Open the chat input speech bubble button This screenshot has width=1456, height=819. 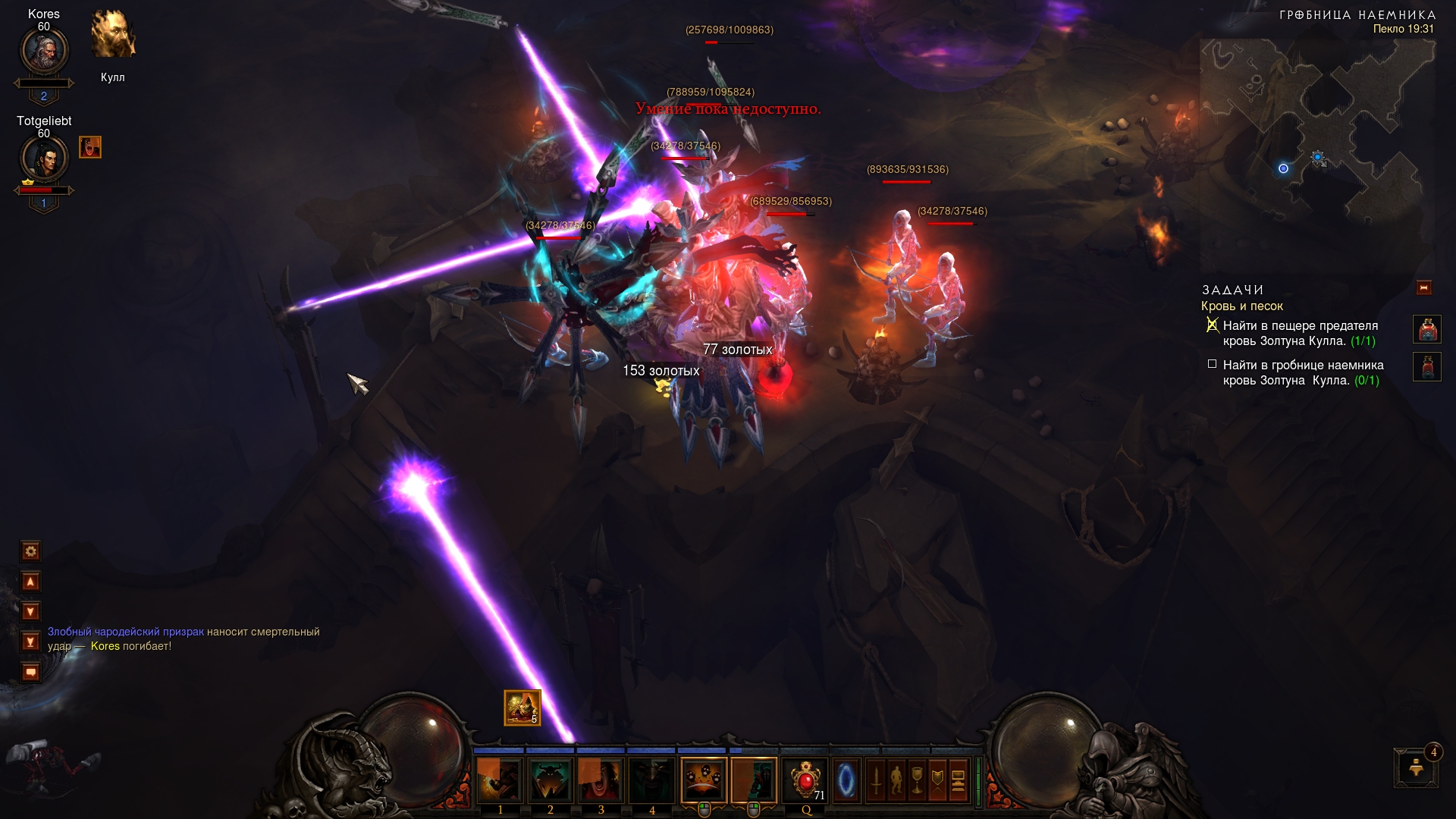point(31,673)
